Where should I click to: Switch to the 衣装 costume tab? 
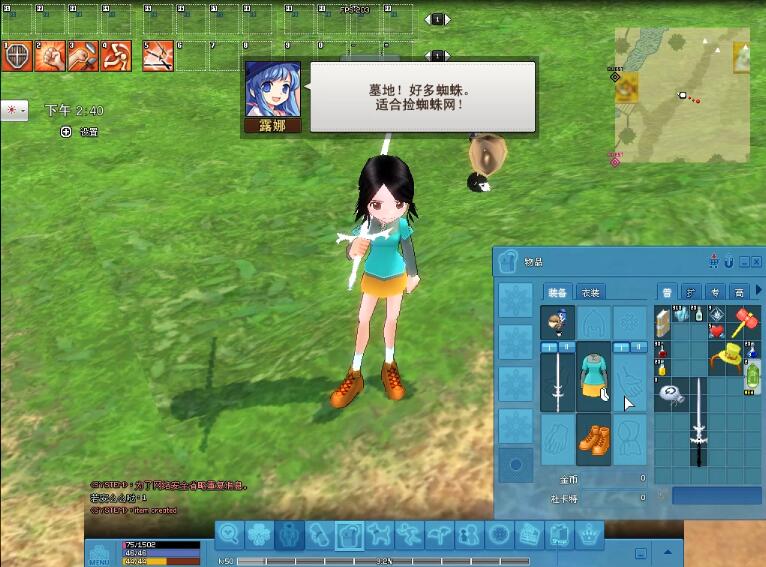pos(591,292)
